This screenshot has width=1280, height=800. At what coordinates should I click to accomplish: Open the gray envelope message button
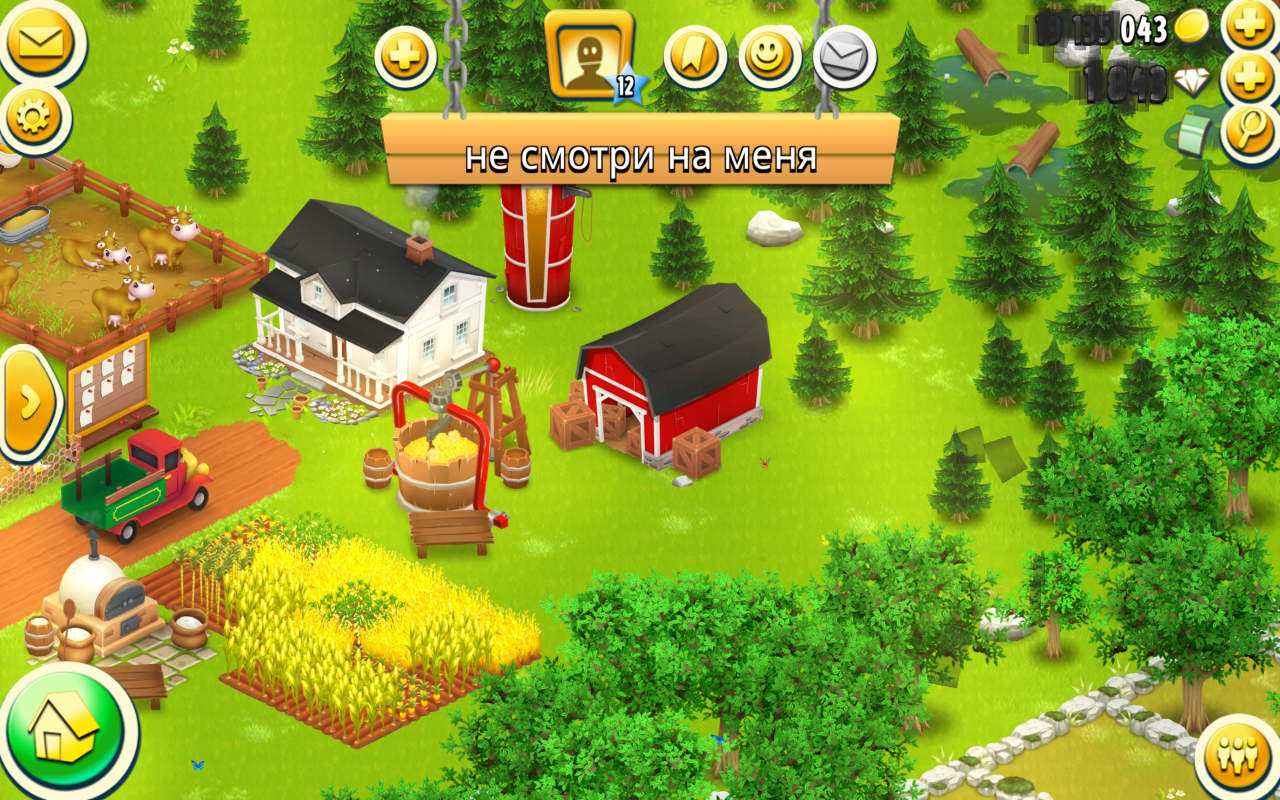(844, 56)
